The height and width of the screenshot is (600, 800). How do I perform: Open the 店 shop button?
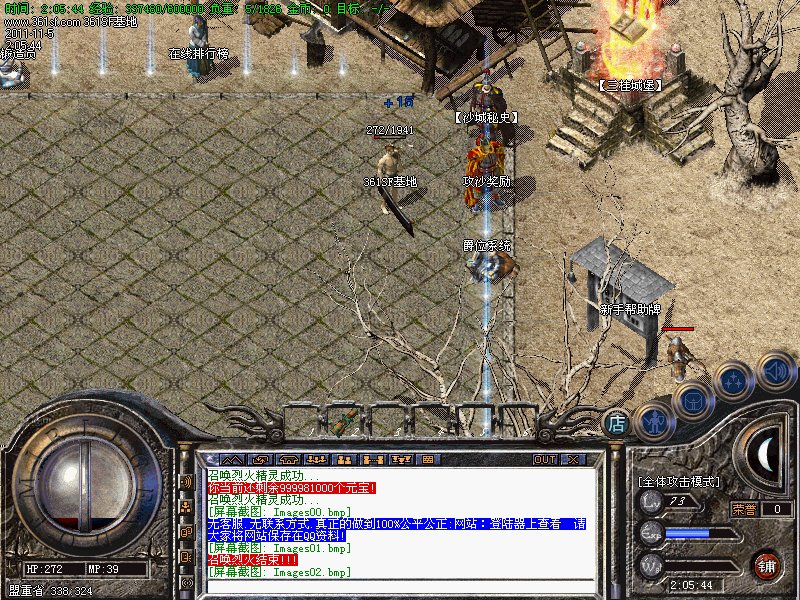pyautogui.click(x=617, y=423)
